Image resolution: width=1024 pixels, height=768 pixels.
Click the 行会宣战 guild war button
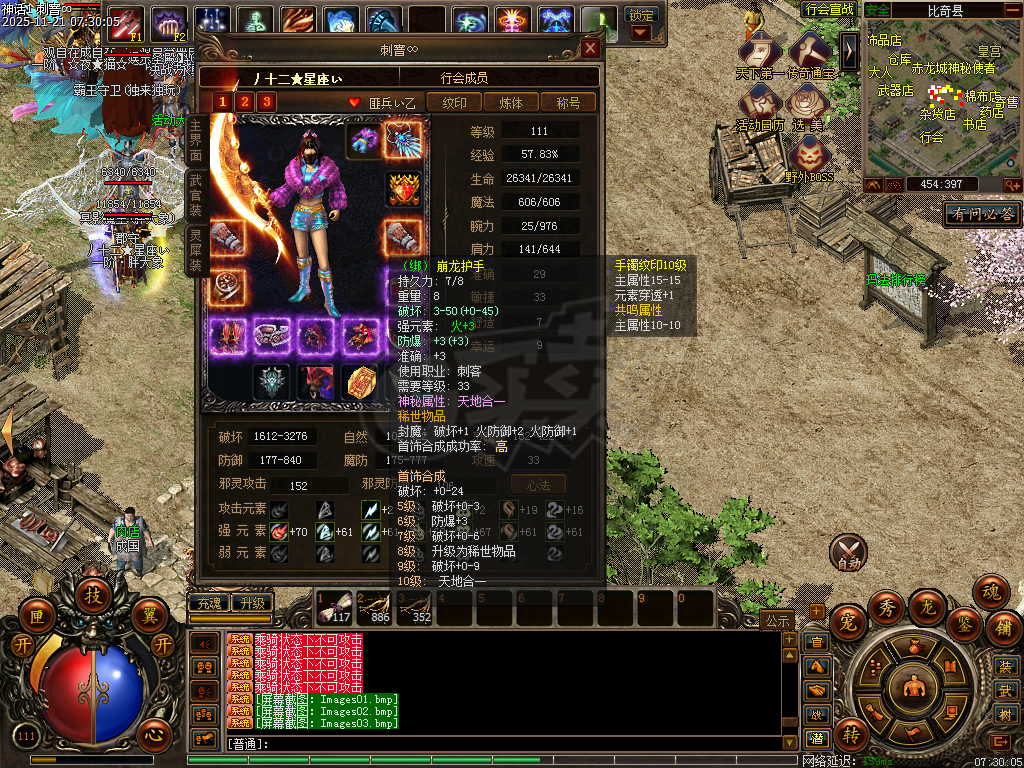(x=829, y=9)
